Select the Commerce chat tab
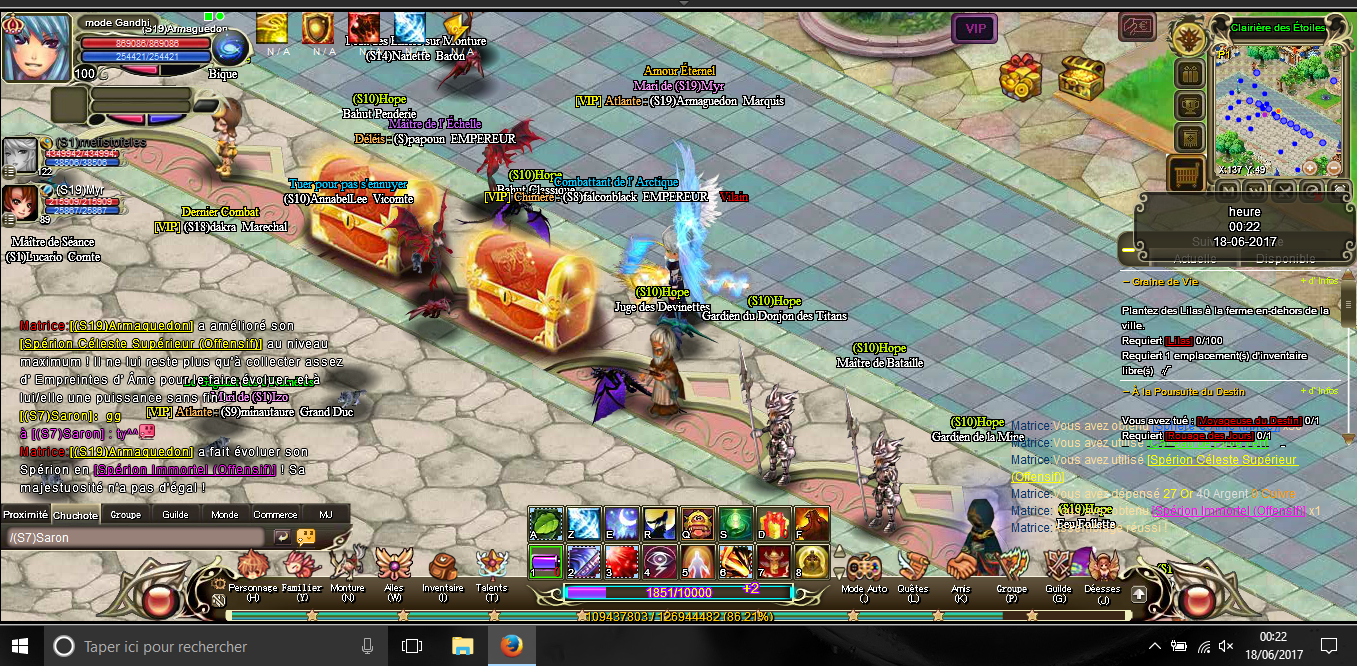 pos(275,514)
